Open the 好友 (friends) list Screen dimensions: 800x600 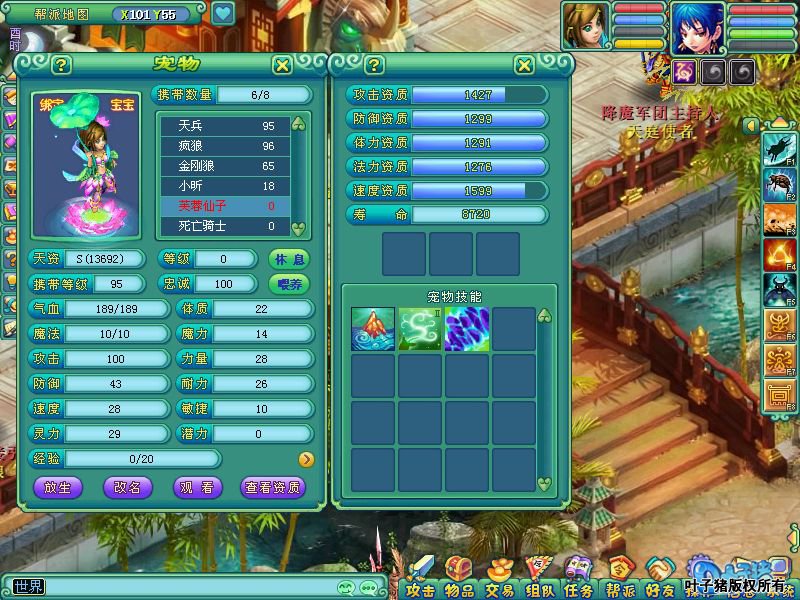(658, 581)
